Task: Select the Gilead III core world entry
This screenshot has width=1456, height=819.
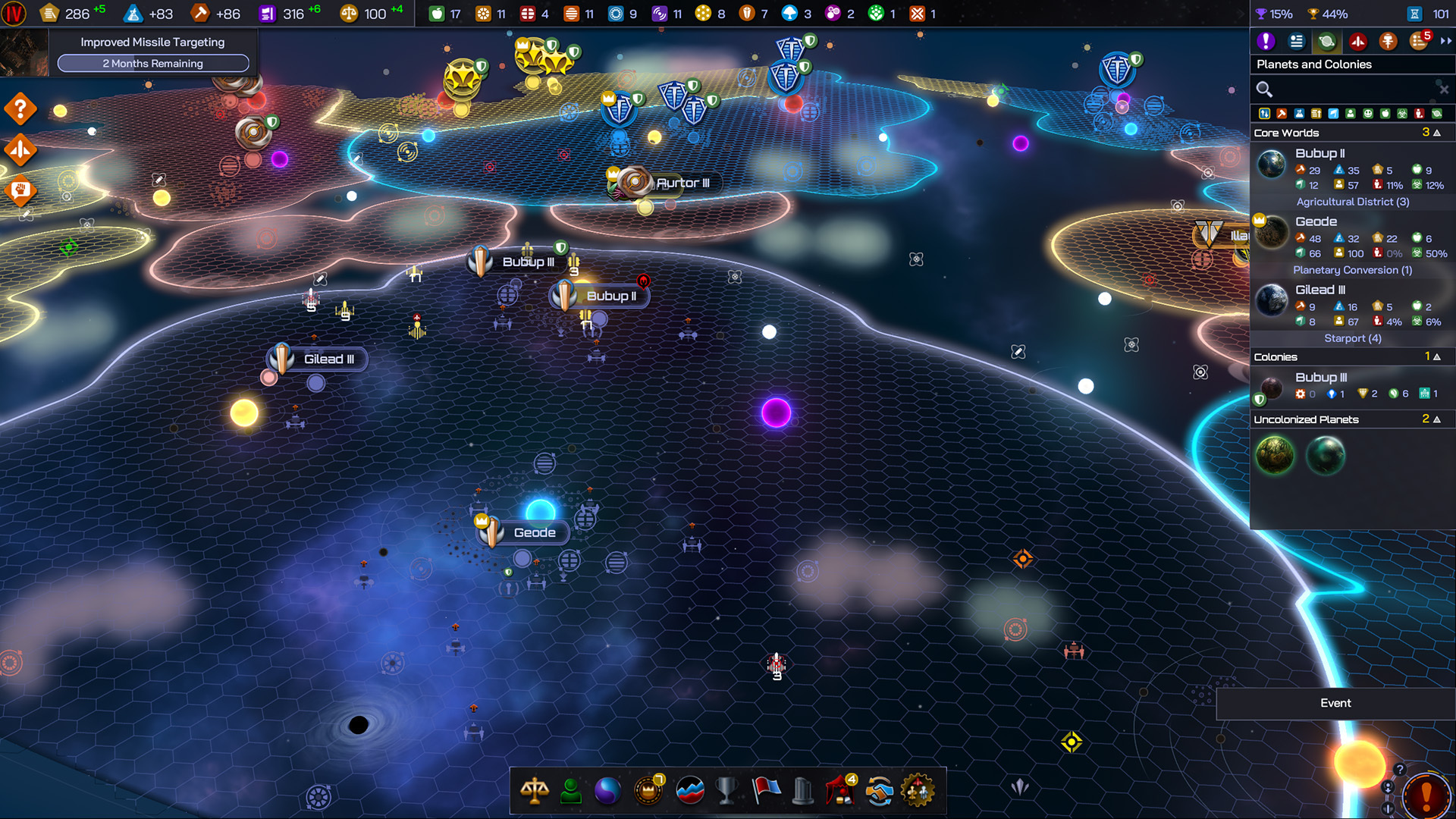Action: click(x=1351, y=305)
